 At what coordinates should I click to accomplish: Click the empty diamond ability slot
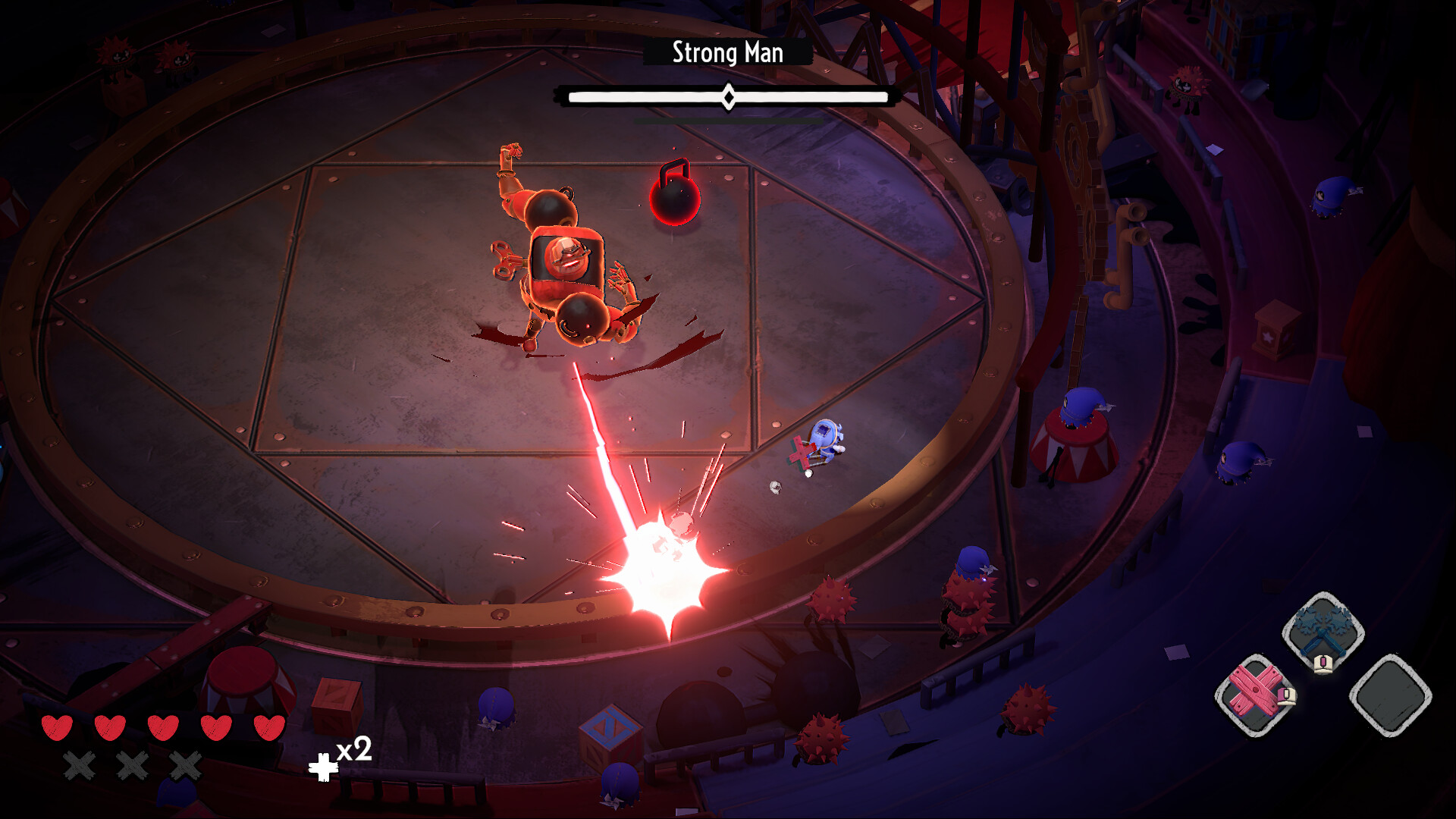tap(1390, 695)
